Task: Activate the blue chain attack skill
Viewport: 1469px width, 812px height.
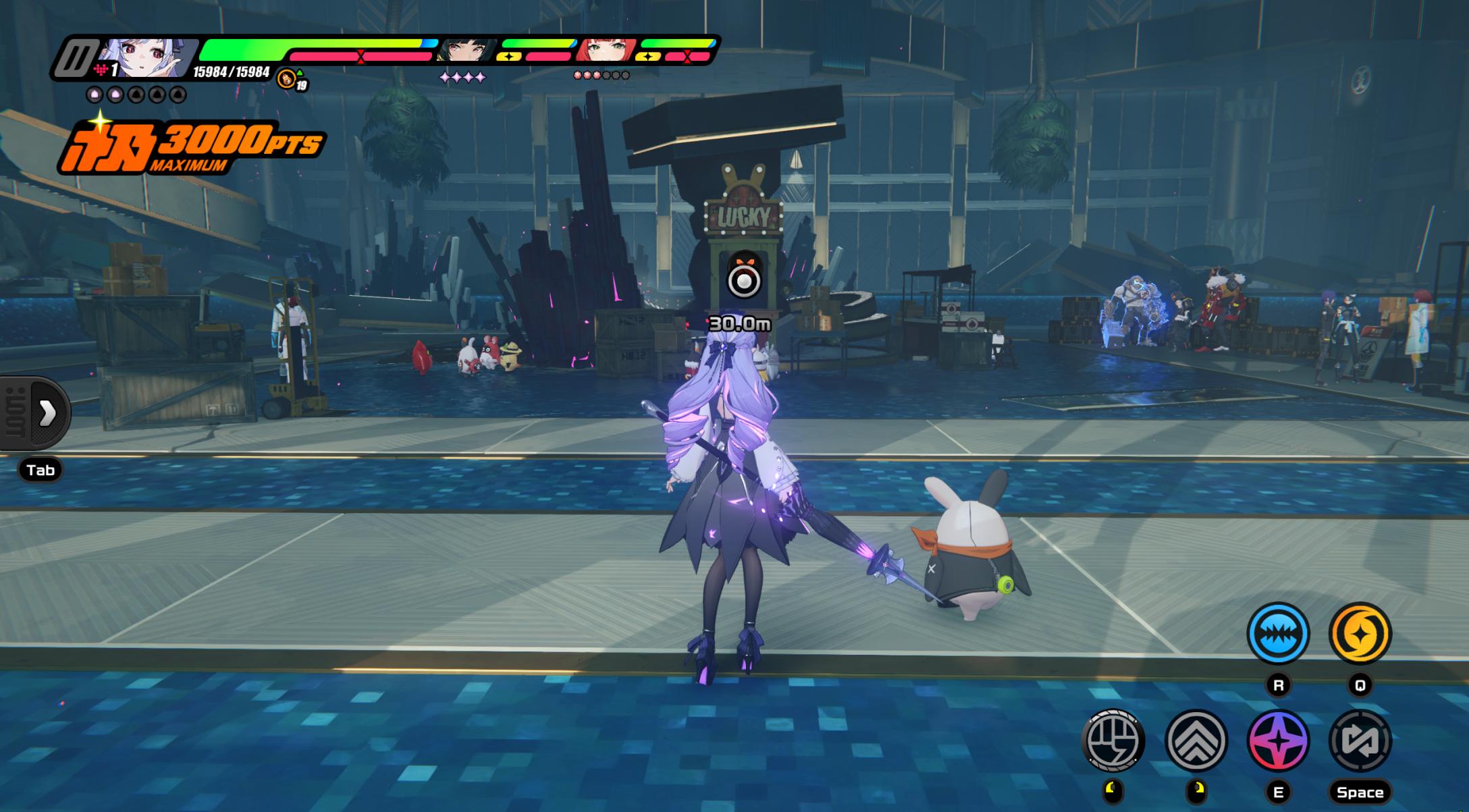Action: [1277, 633]
